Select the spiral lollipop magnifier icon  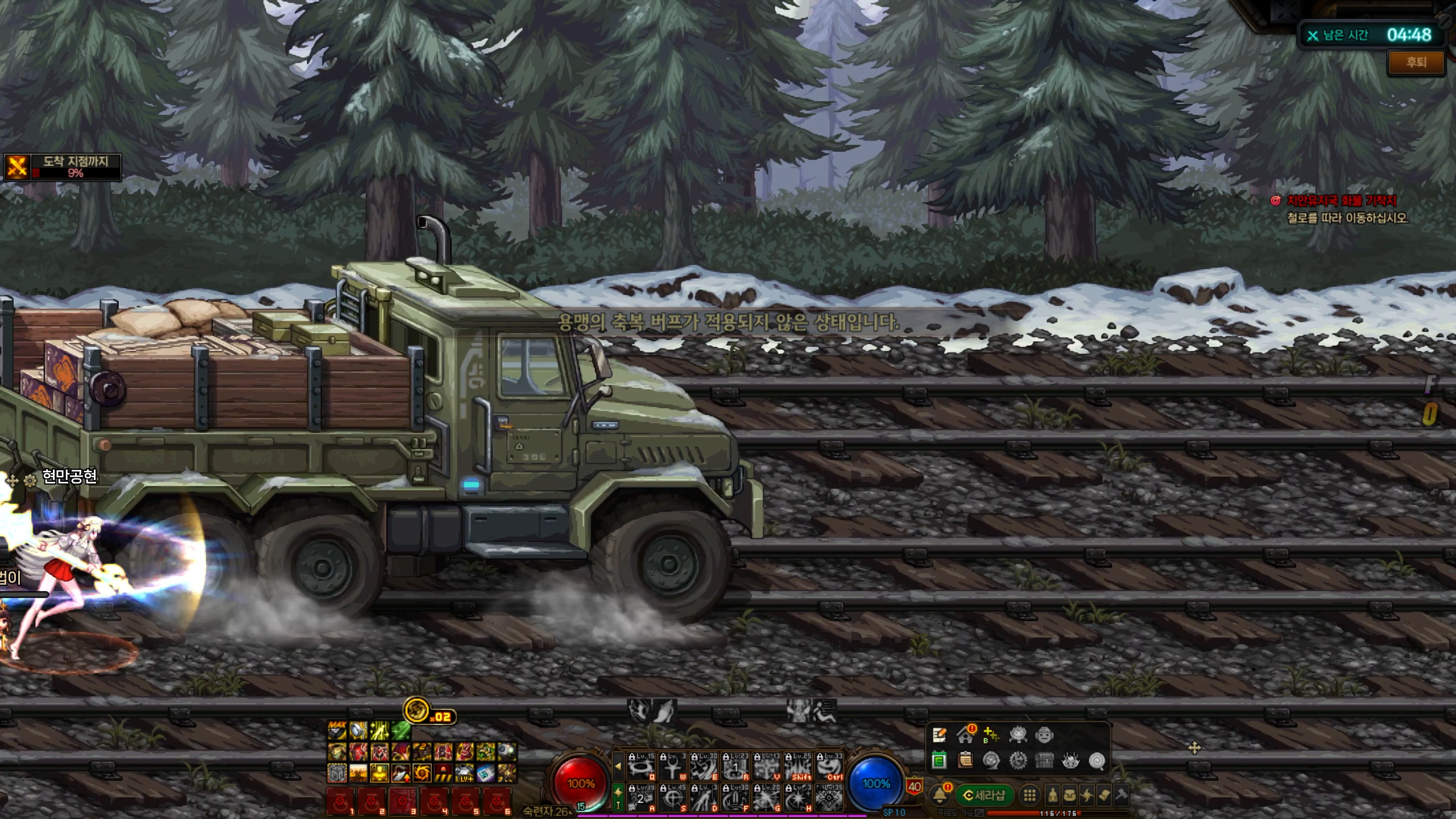(1097, 760)
